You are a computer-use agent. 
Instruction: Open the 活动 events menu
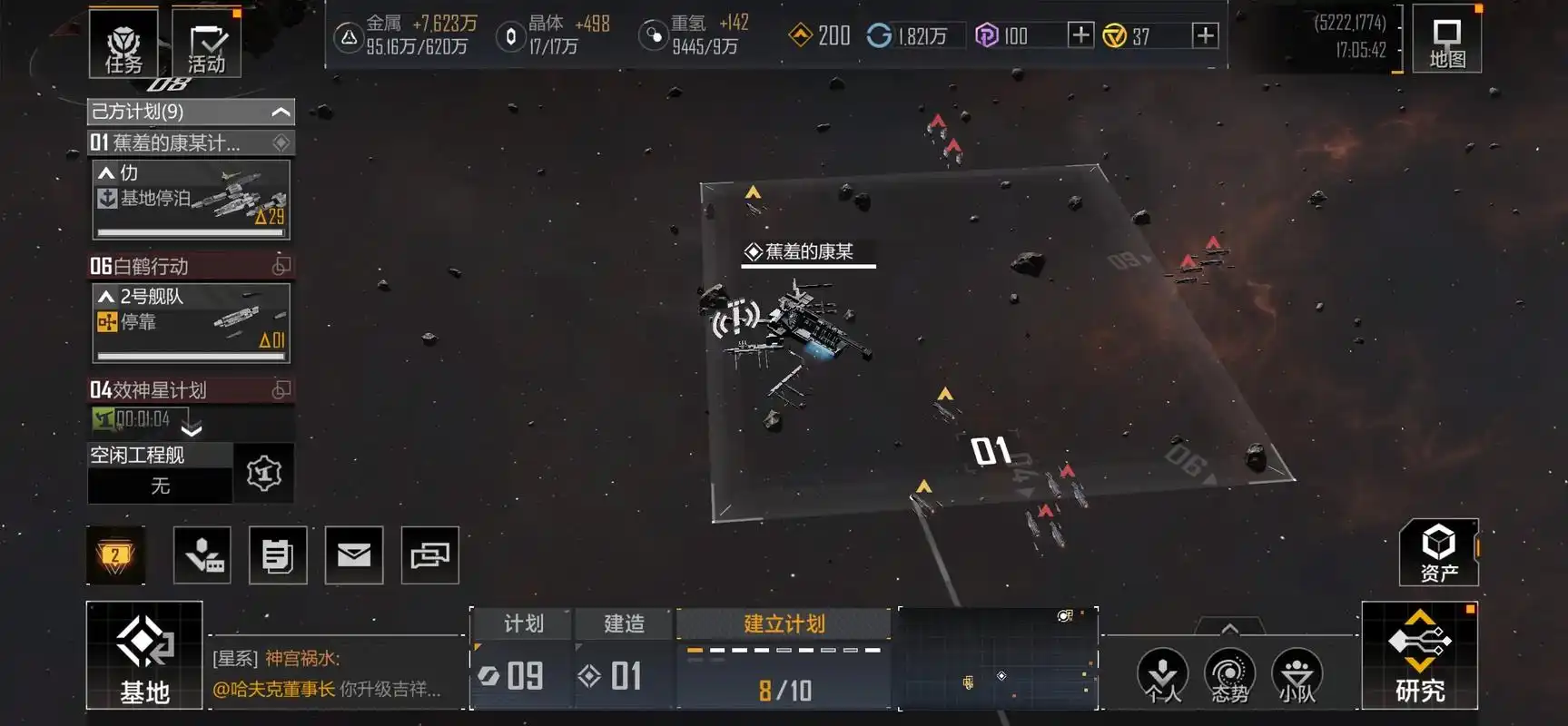pos(206,44)
